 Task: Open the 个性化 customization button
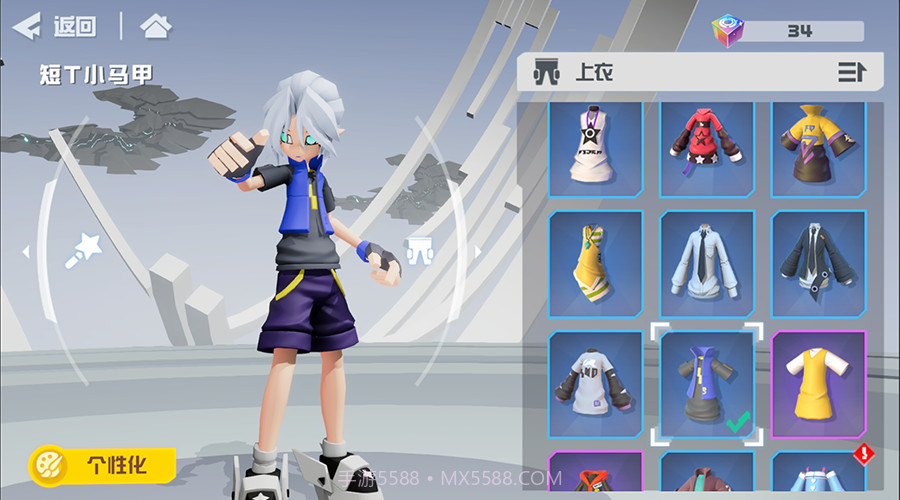tap(104, 464)
